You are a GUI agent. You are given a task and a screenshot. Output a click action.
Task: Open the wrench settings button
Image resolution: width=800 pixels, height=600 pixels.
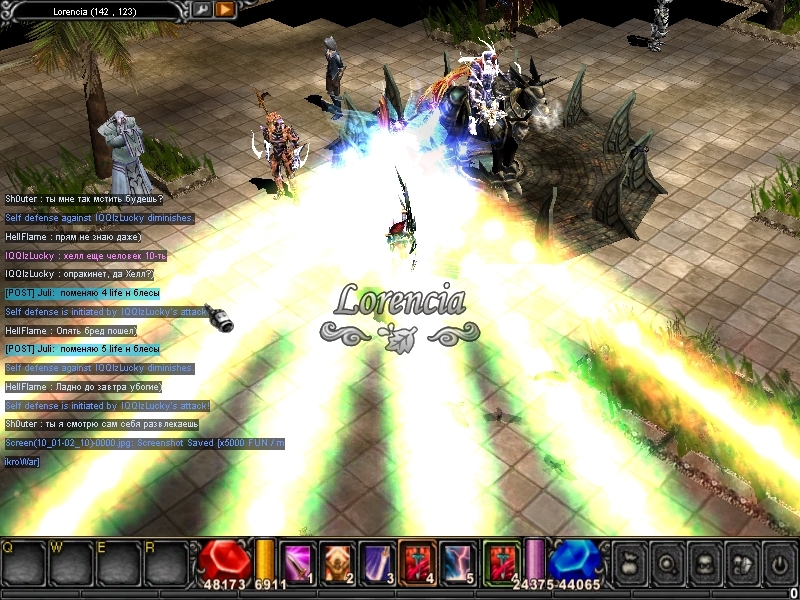coord(202,10)
